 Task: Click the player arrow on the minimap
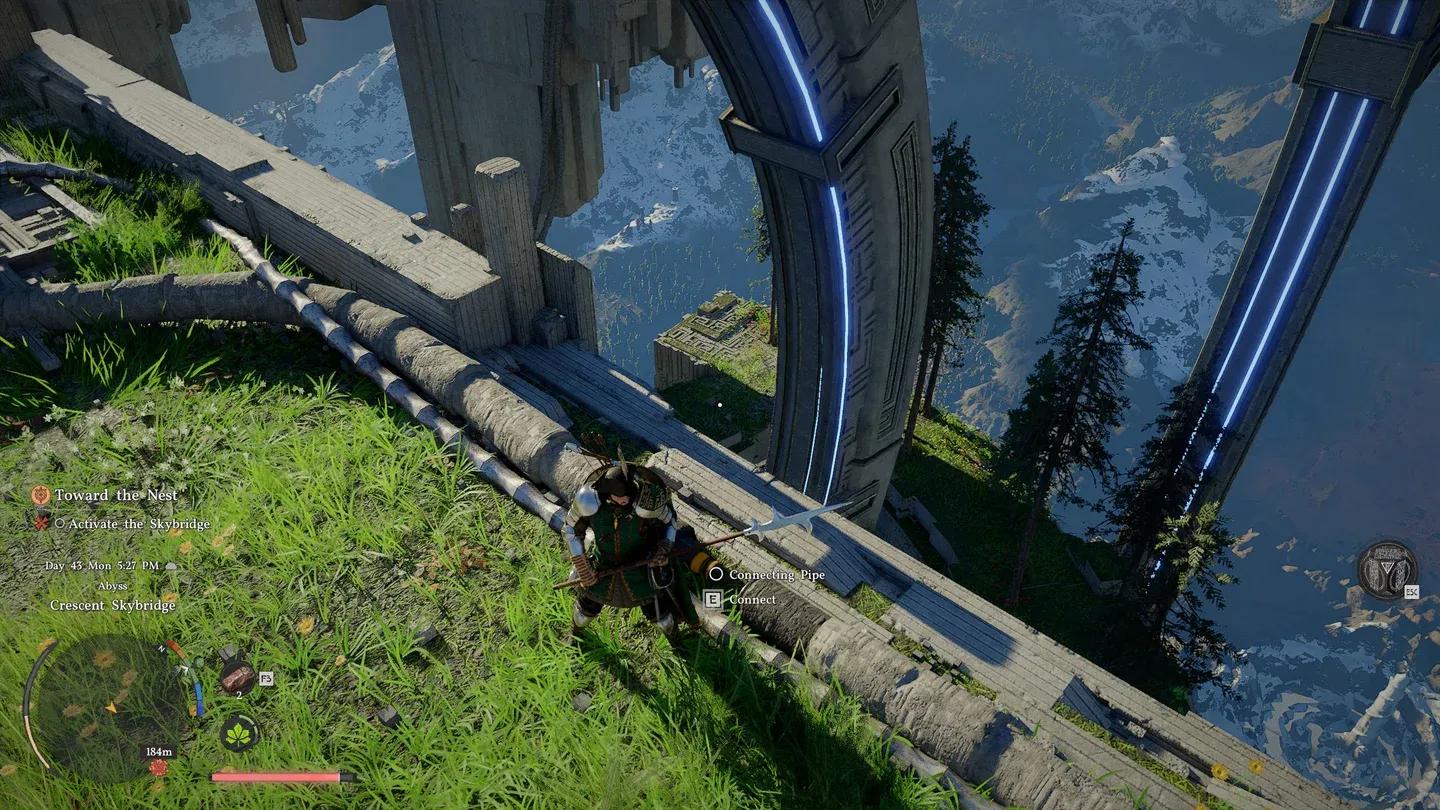(112, 708)
